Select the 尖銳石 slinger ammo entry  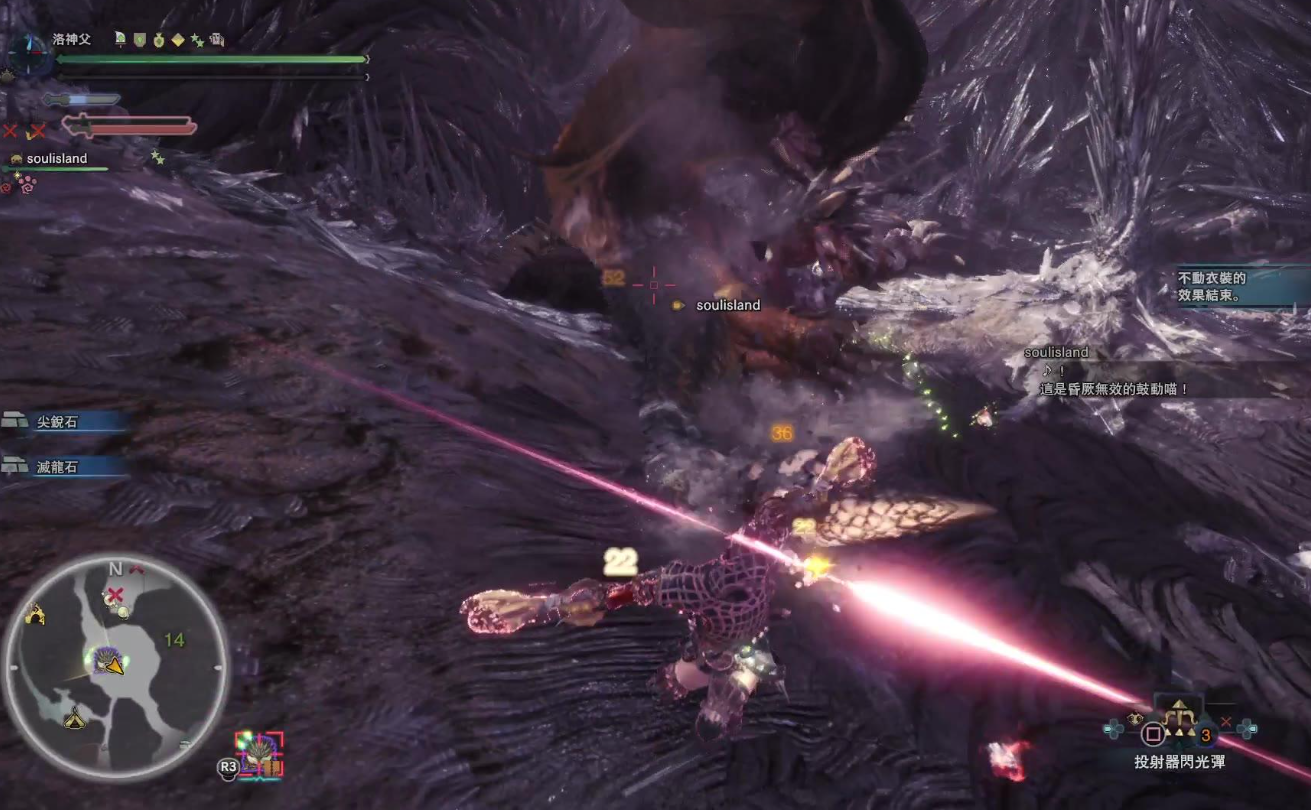click(58, 422)
